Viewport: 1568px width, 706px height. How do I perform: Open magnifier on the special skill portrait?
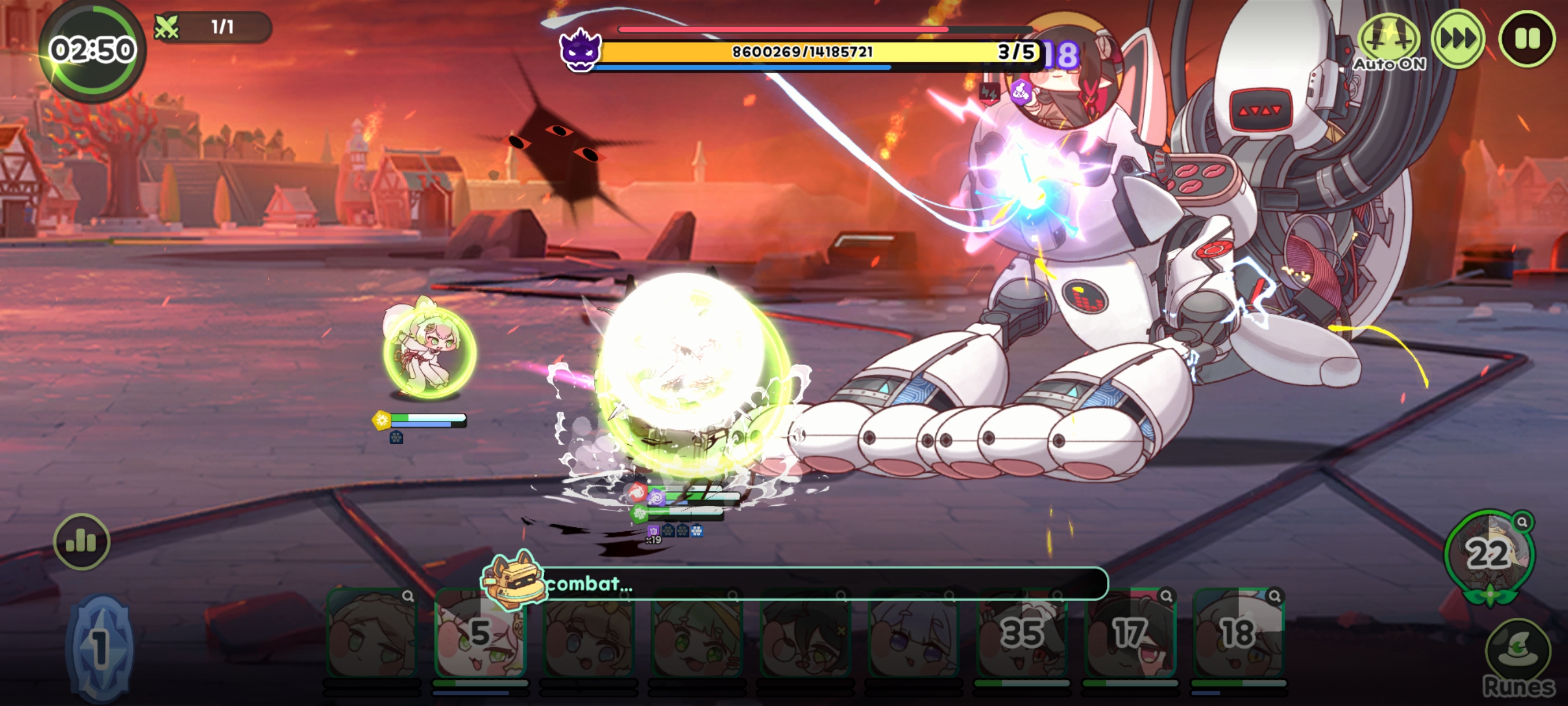tap(1522, 522)
